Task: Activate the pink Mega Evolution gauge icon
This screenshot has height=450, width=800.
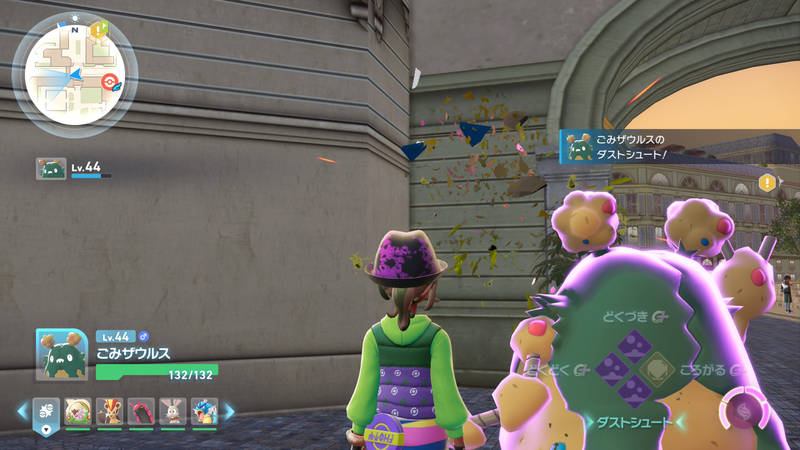Action: tap(740, 408)
